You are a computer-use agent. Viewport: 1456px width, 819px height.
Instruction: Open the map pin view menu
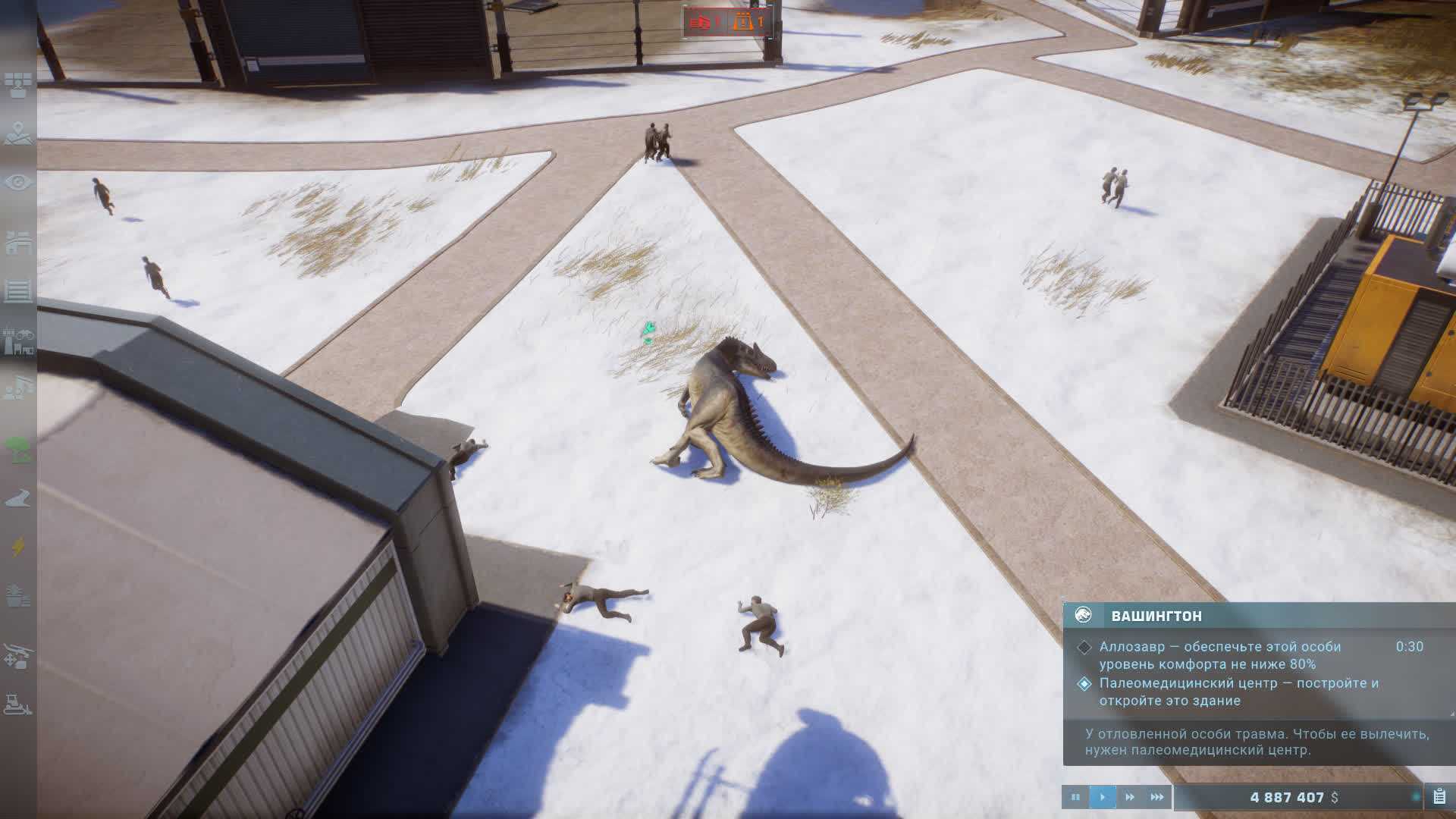pyautogui.click(x=18, y=134)
